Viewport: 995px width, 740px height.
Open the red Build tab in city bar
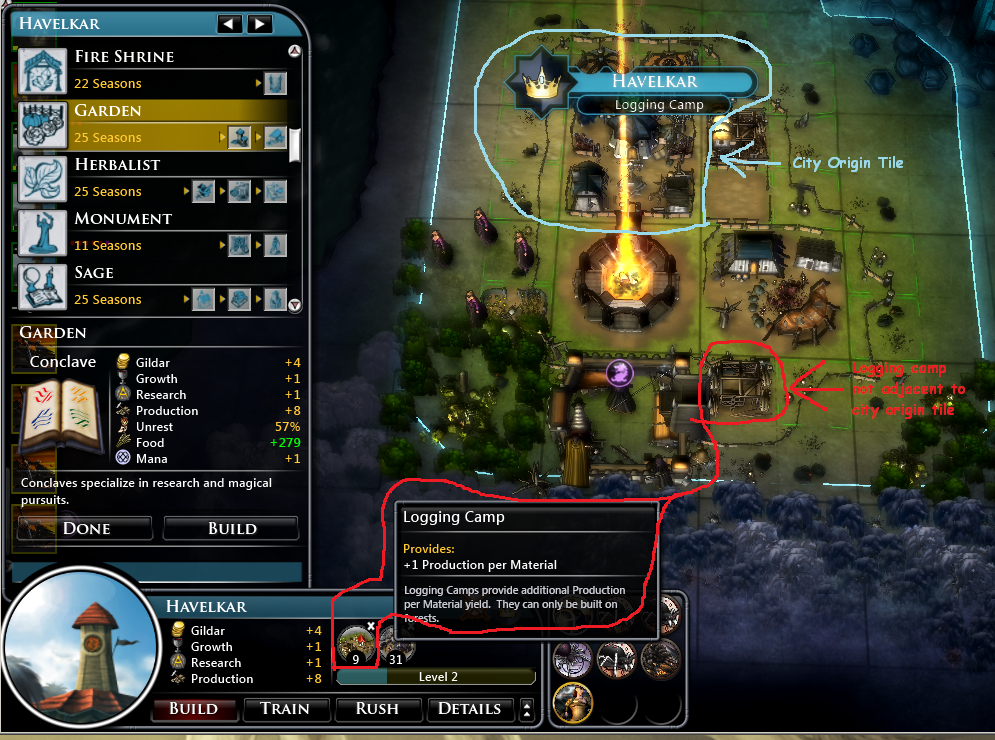(x=193, y=709)
